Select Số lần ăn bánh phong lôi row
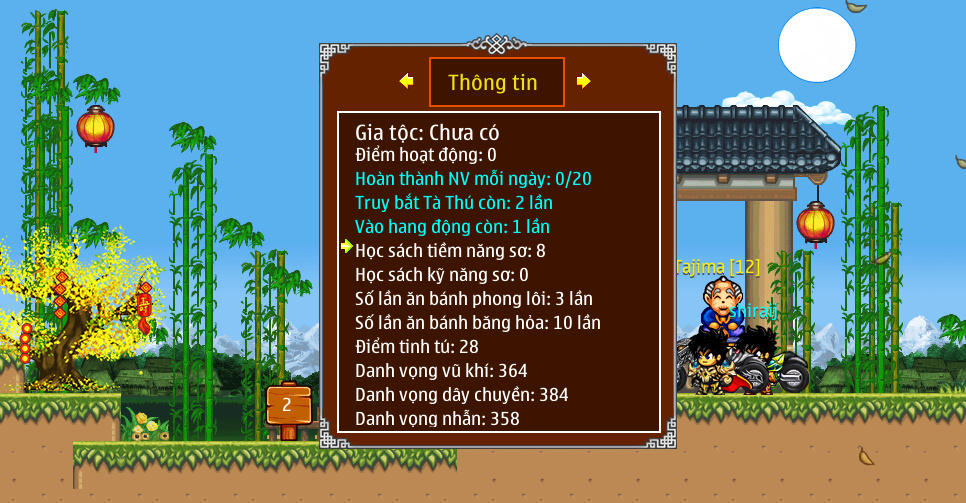This screenshot has height=503, width=966. [x=474, y=299]
